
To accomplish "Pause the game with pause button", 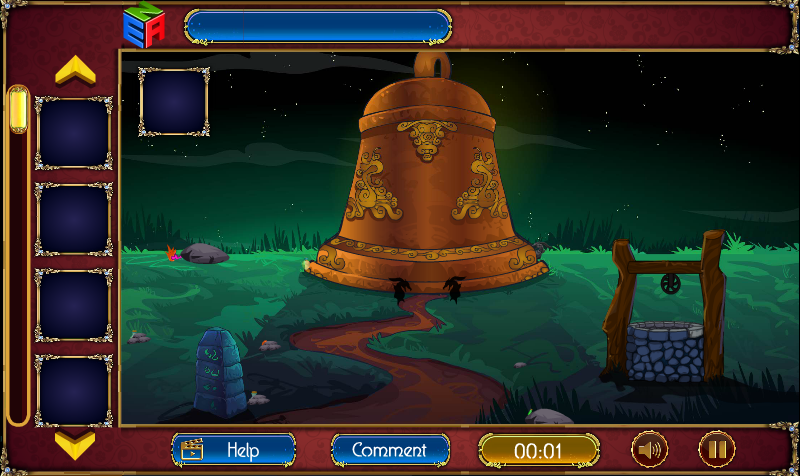I will click(716, 449).
